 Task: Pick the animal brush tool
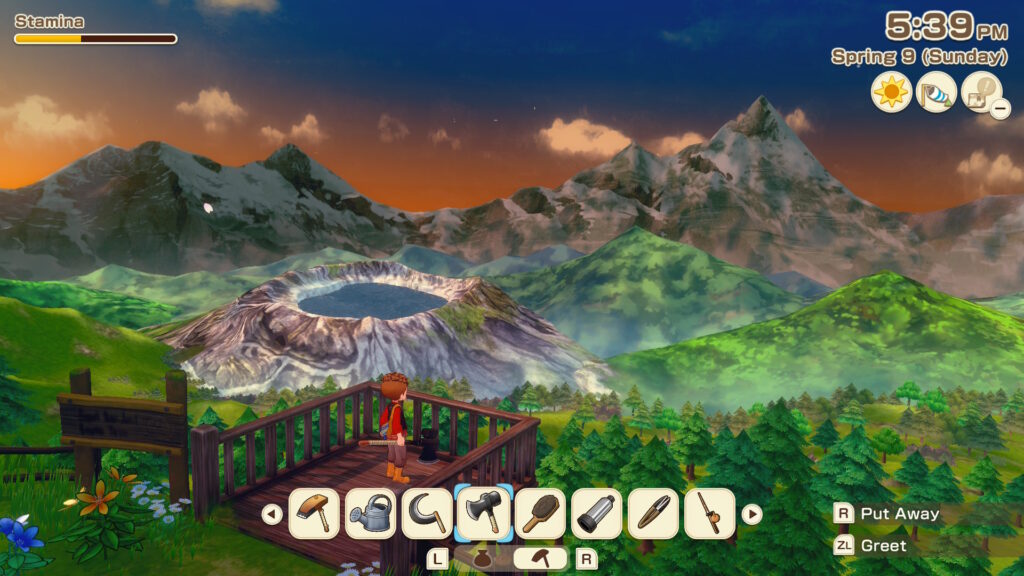(540, 514)
